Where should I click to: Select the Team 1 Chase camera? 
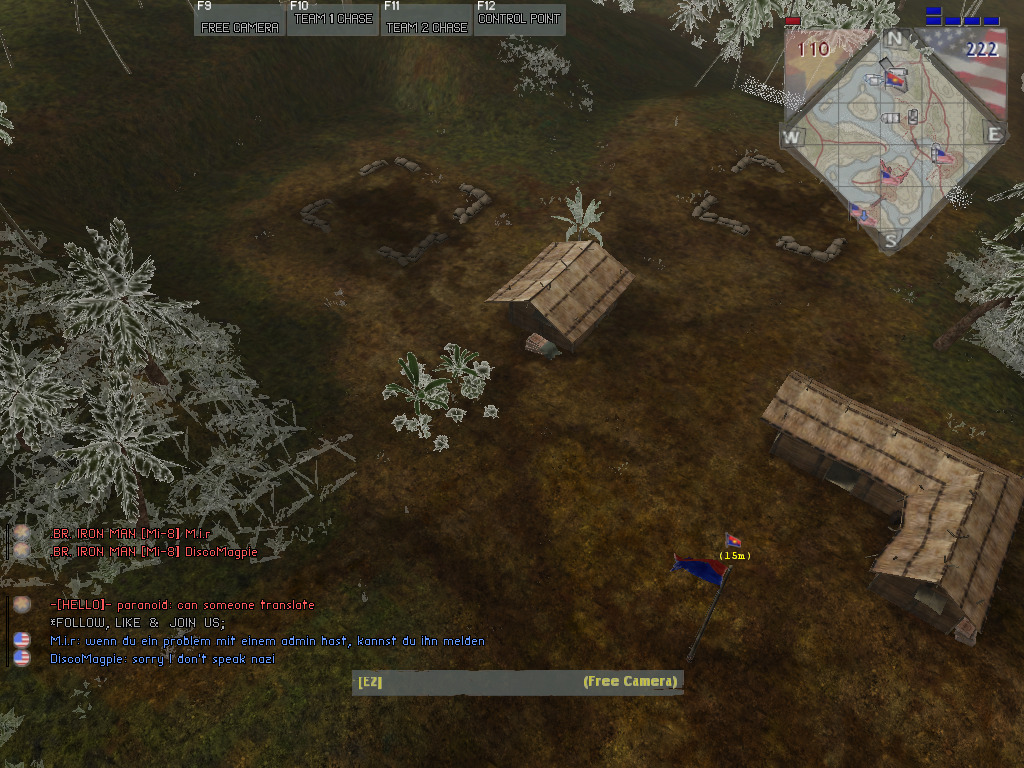tap(333, 20)
